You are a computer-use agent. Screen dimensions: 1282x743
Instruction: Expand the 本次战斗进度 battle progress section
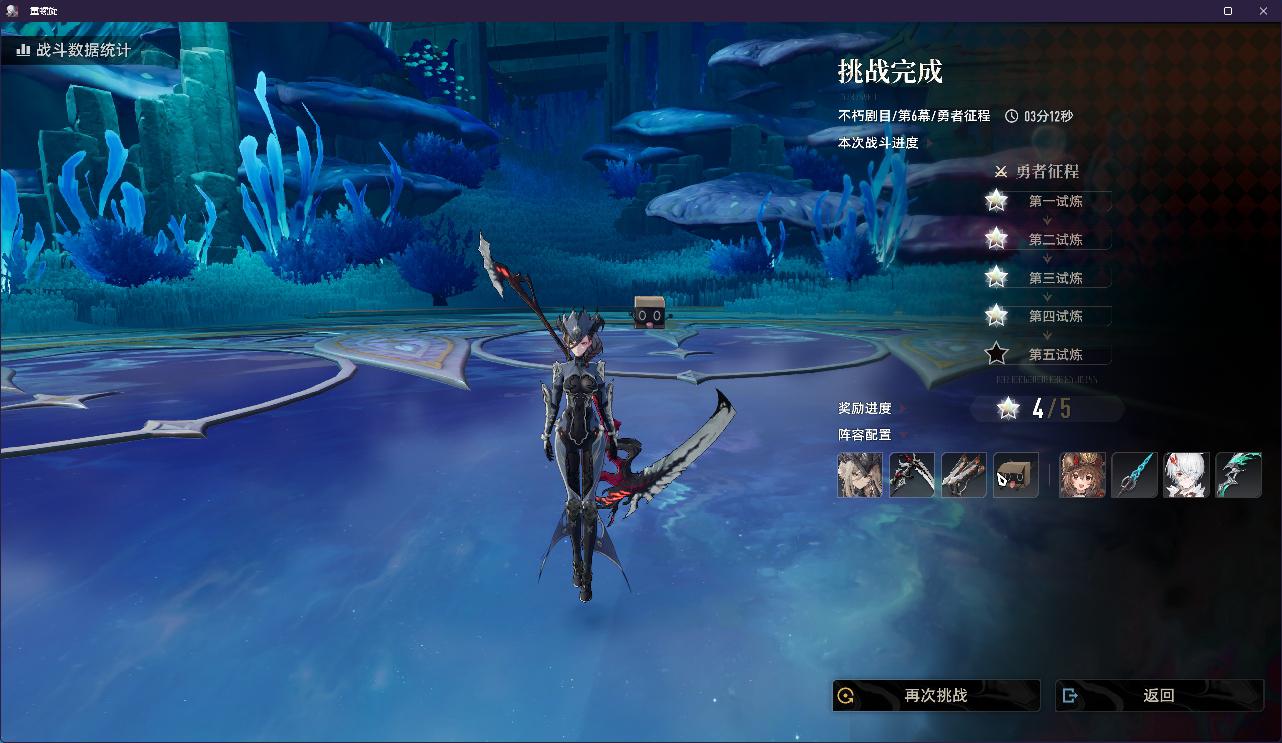pos(880,143)
